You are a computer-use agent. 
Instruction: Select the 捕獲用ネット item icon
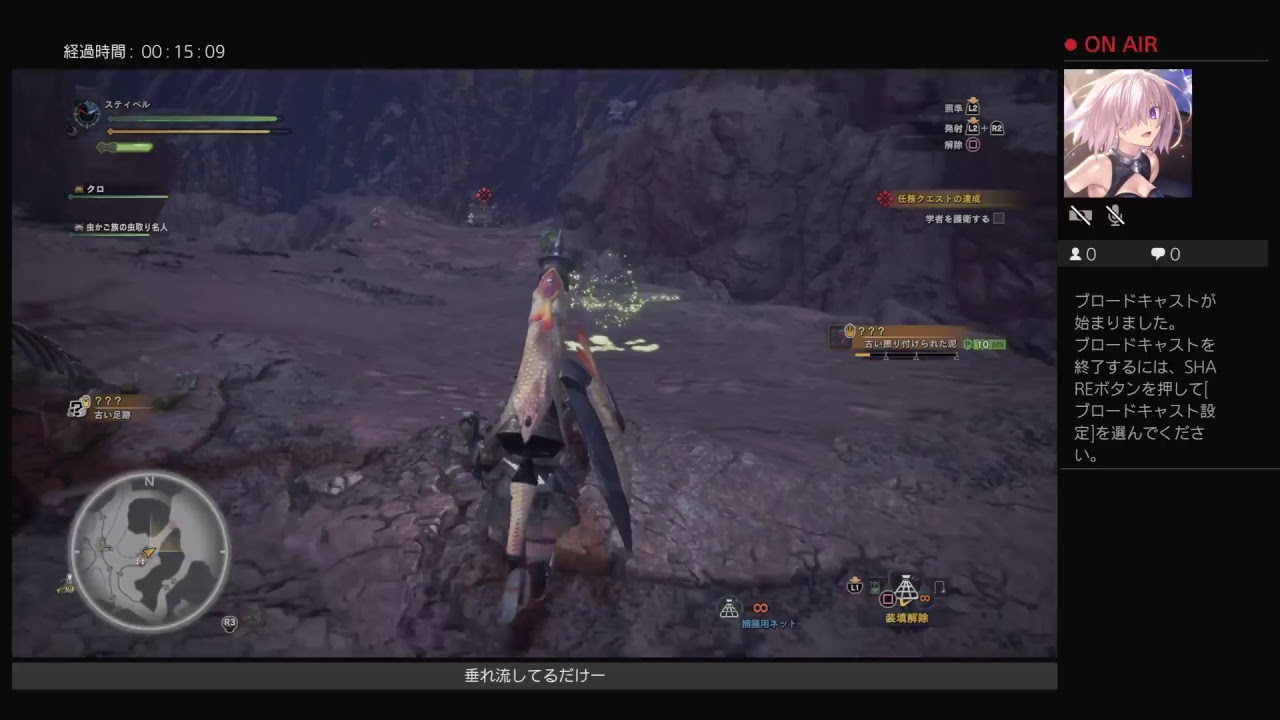(729, 609)
